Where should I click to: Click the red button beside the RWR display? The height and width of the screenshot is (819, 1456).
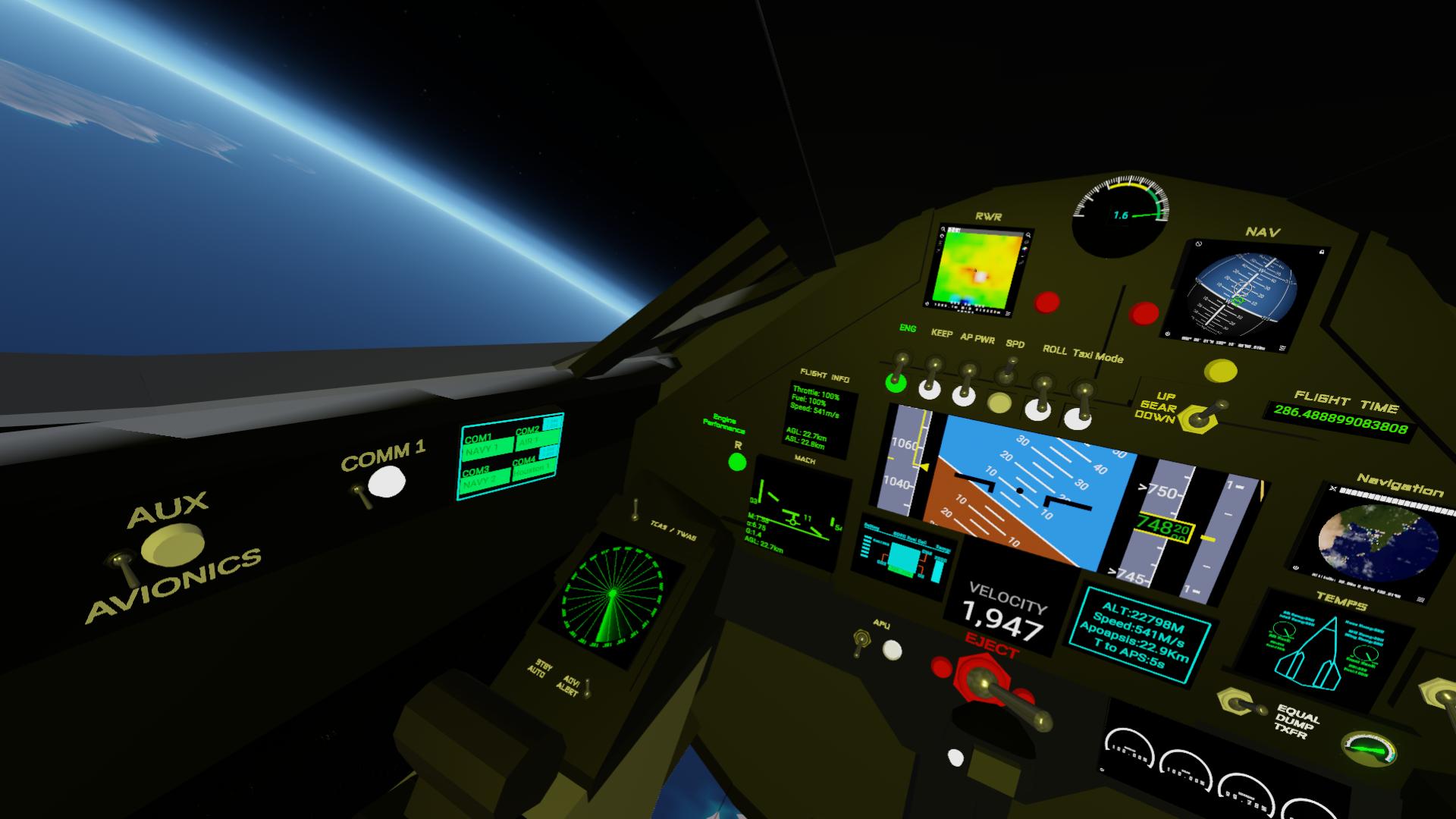point(1047,303)
